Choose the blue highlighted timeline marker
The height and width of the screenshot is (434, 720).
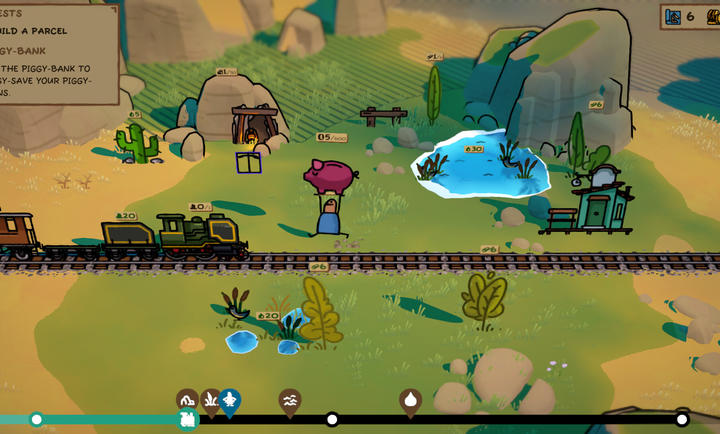(x=230, y=401)
